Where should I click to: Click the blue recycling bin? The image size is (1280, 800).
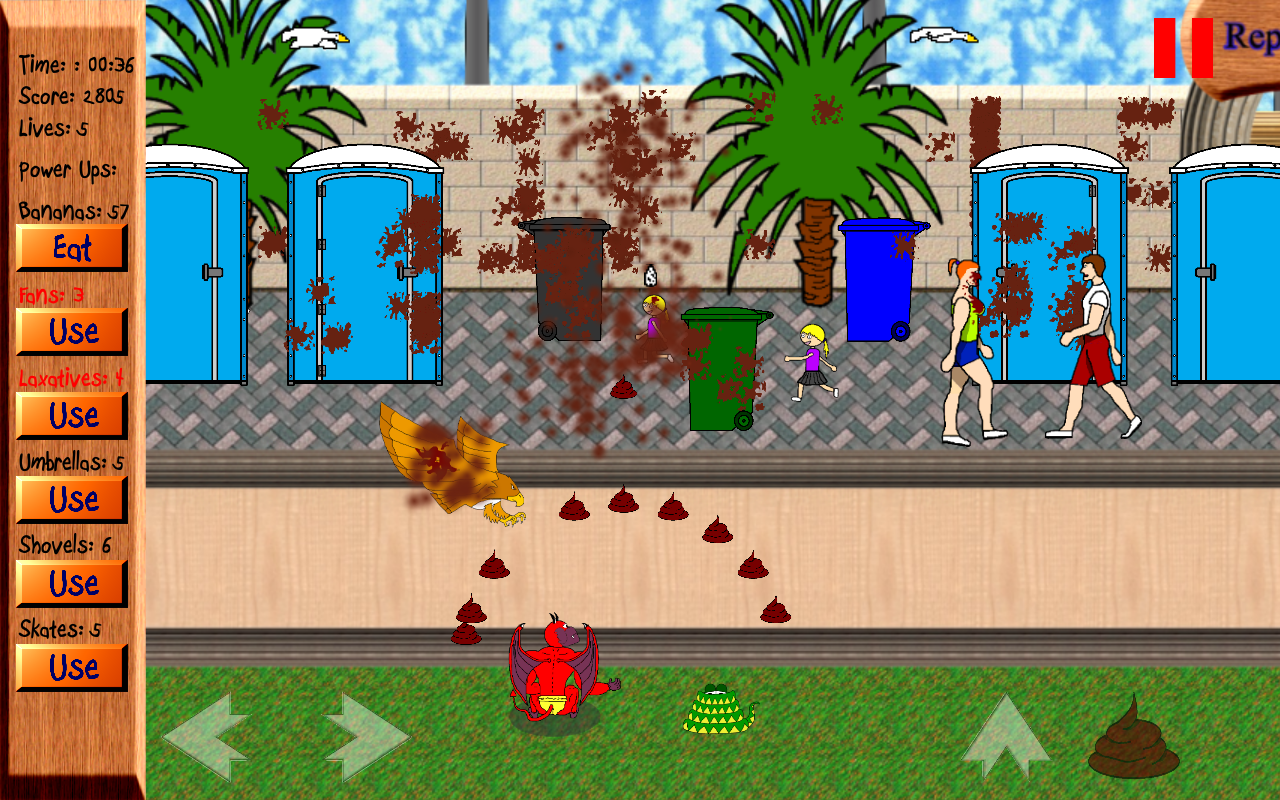click(x=880, y=280)
